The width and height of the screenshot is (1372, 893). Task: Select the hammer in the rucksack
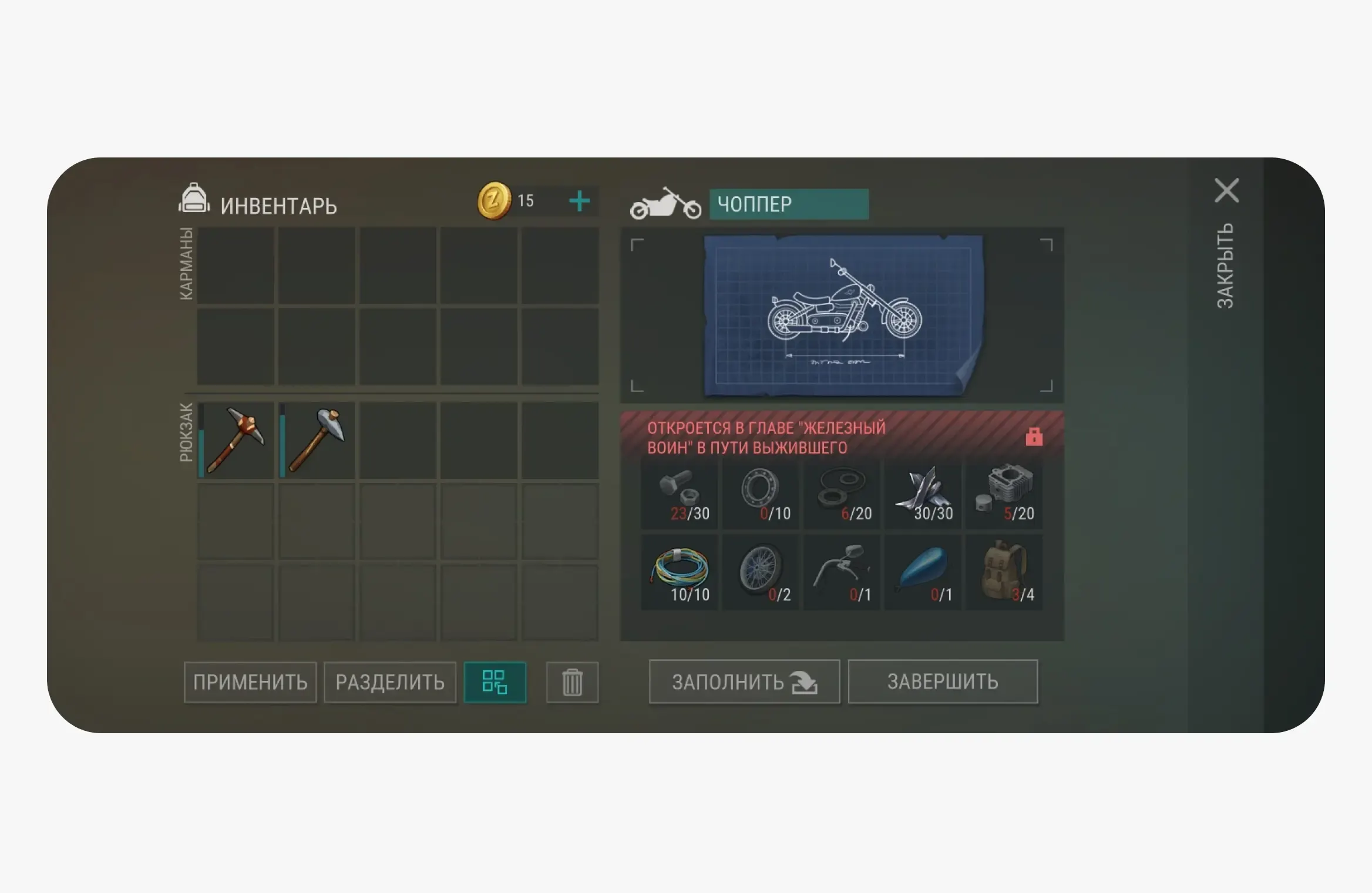click(317, 439)
